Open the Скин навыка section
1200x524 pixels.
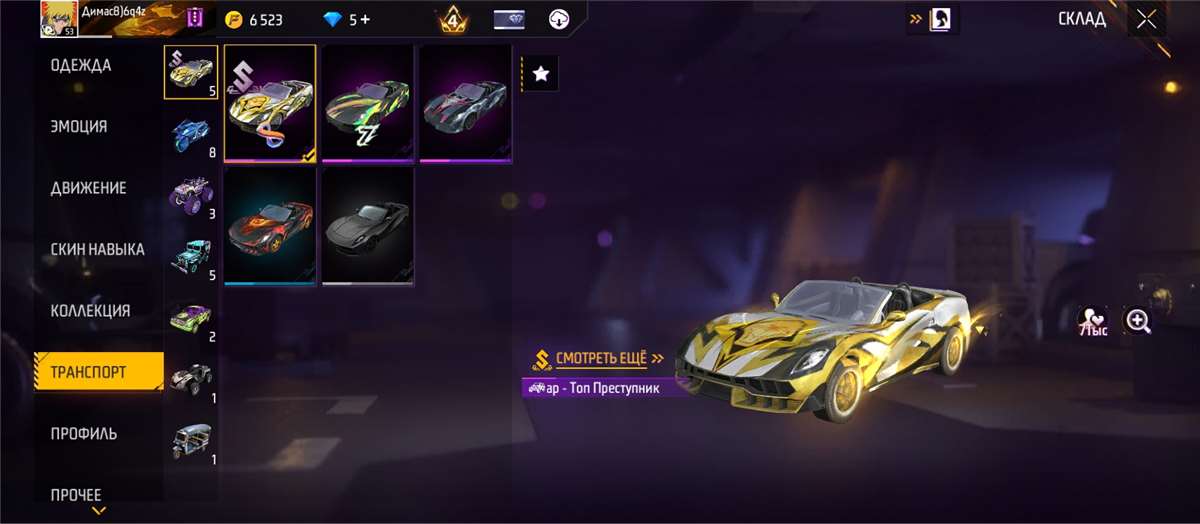click(x=97, y=249)
